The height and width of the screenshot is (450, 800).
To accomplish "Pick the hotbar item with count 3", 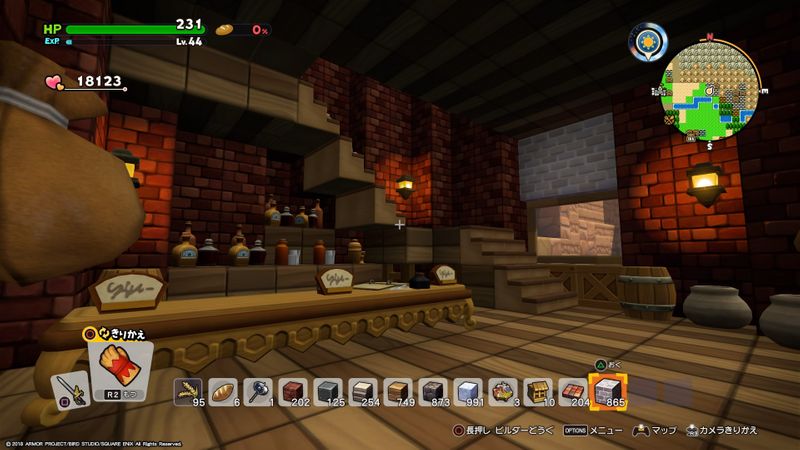I will coord(503,392).
